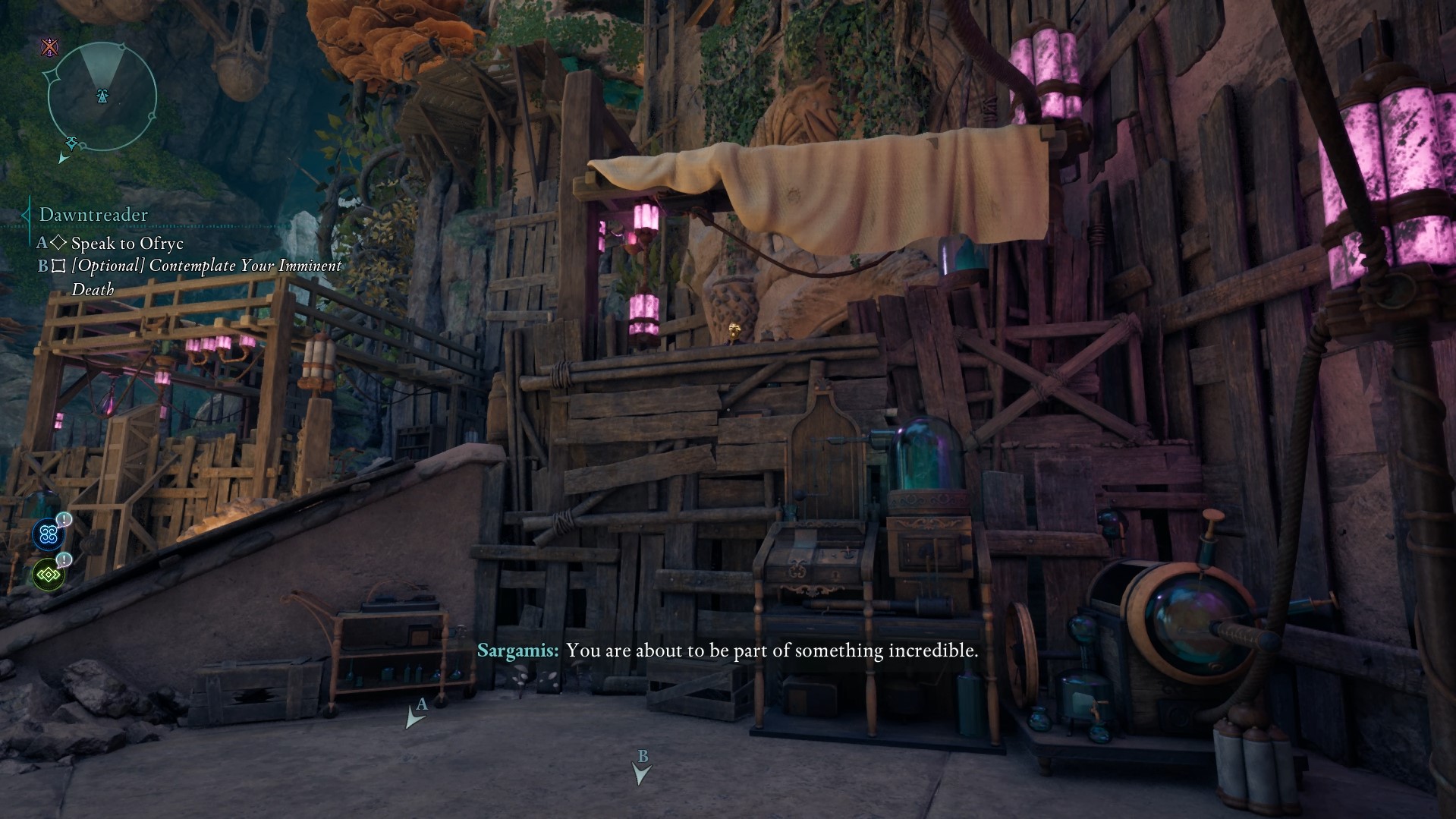Click the exclamation speech bubble on the blue icon
Screen dimensions: 1456x819
pyautogui.click(x=64, y=518)
